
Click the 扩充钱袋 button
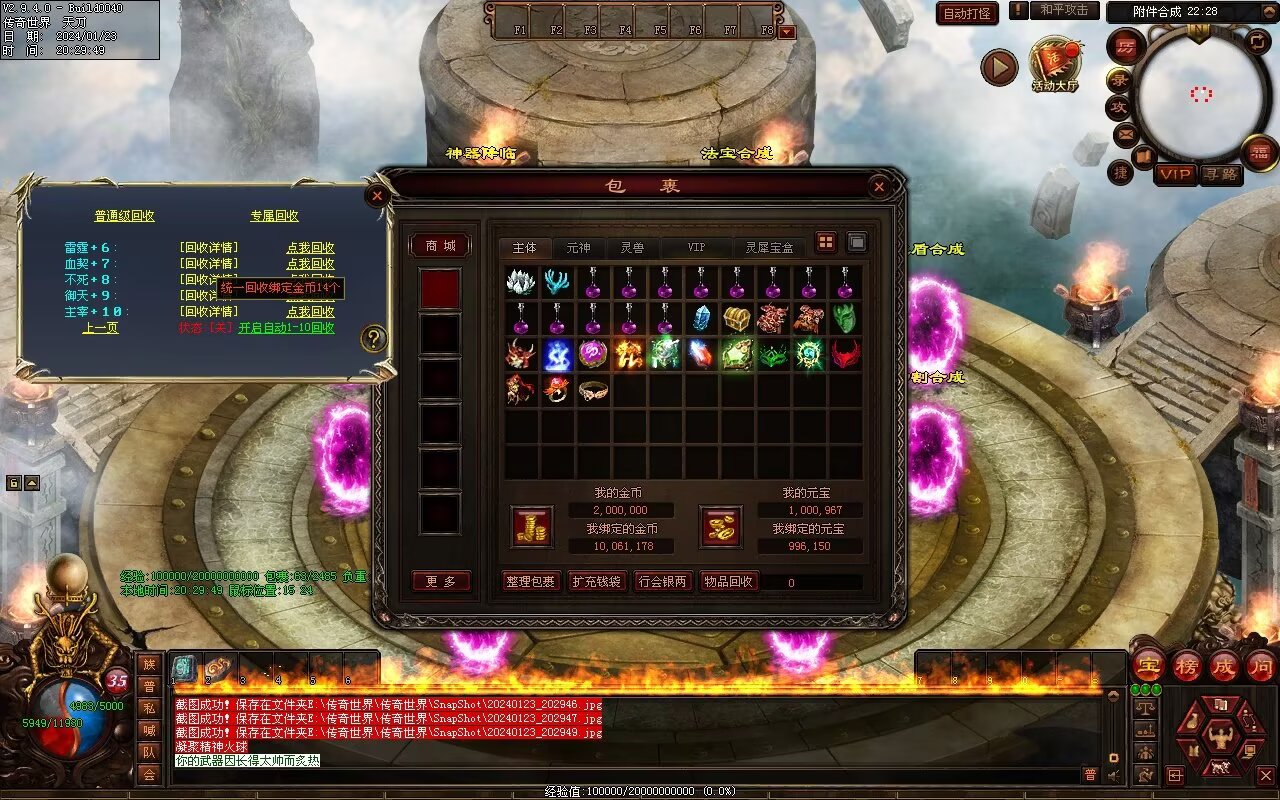[x=596, y=581]
